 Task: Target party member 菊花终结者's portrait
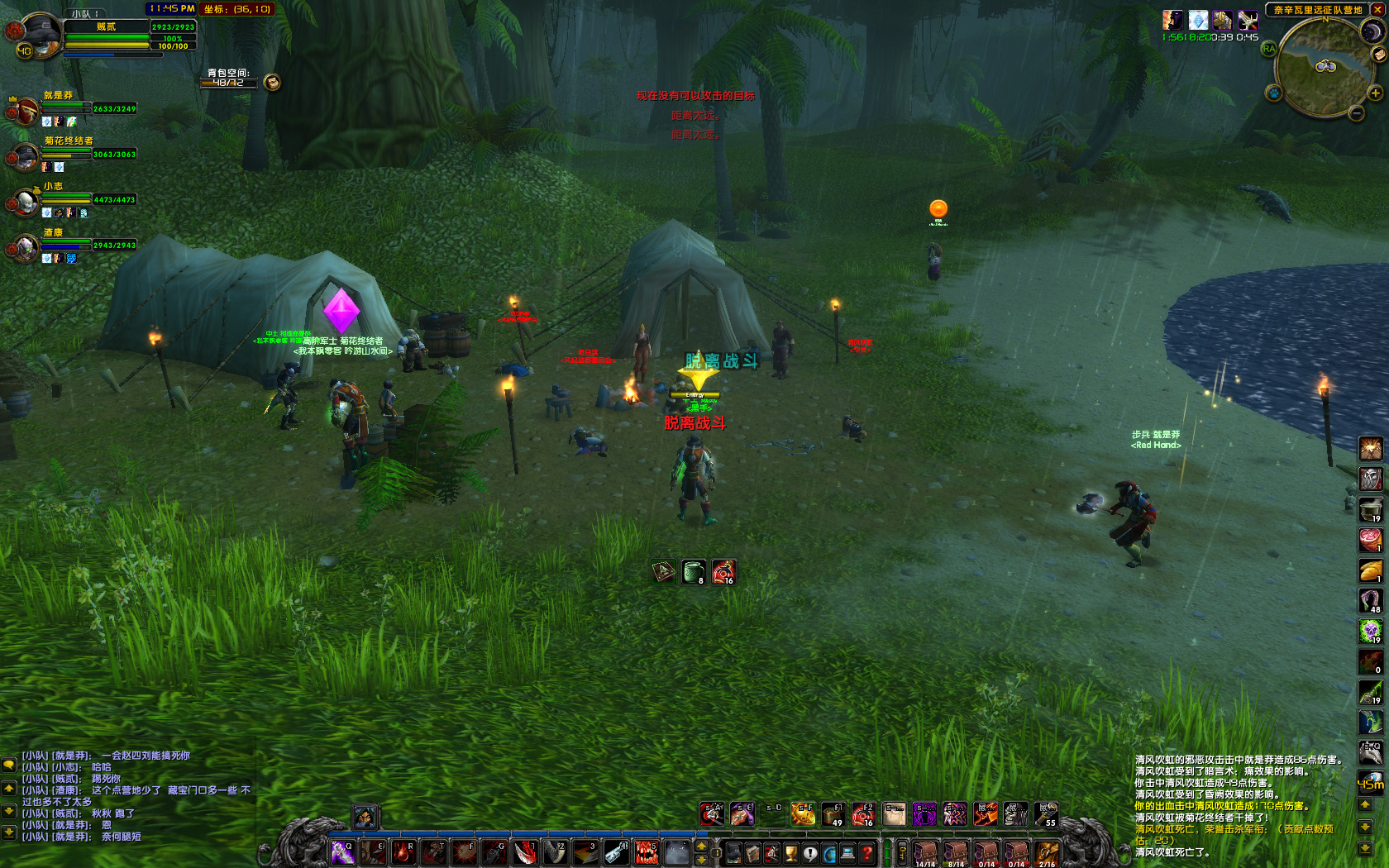tap(25, 155)
